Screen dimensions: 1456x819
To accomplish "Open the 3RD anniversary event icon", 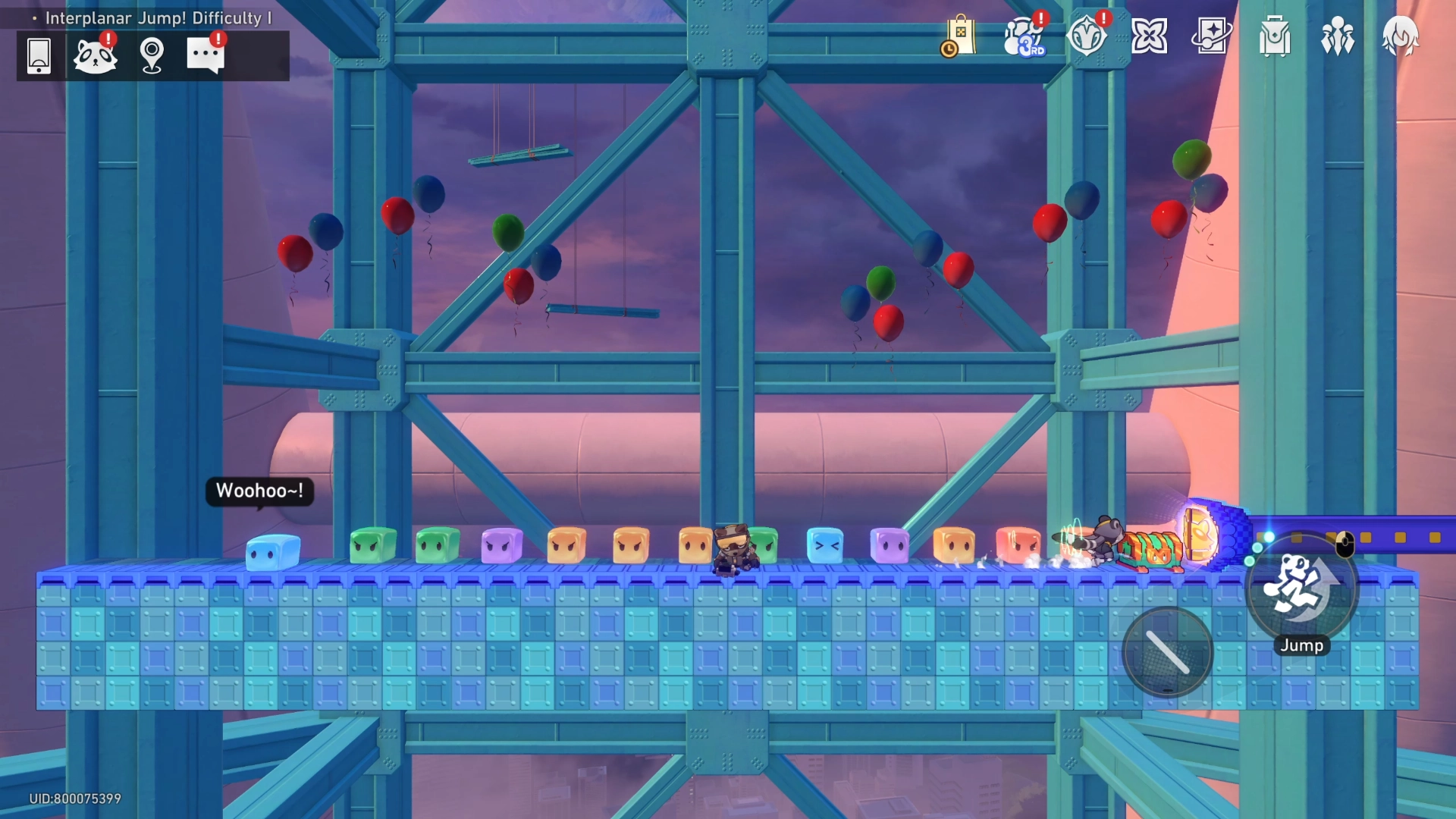I will pos(1024,36).
